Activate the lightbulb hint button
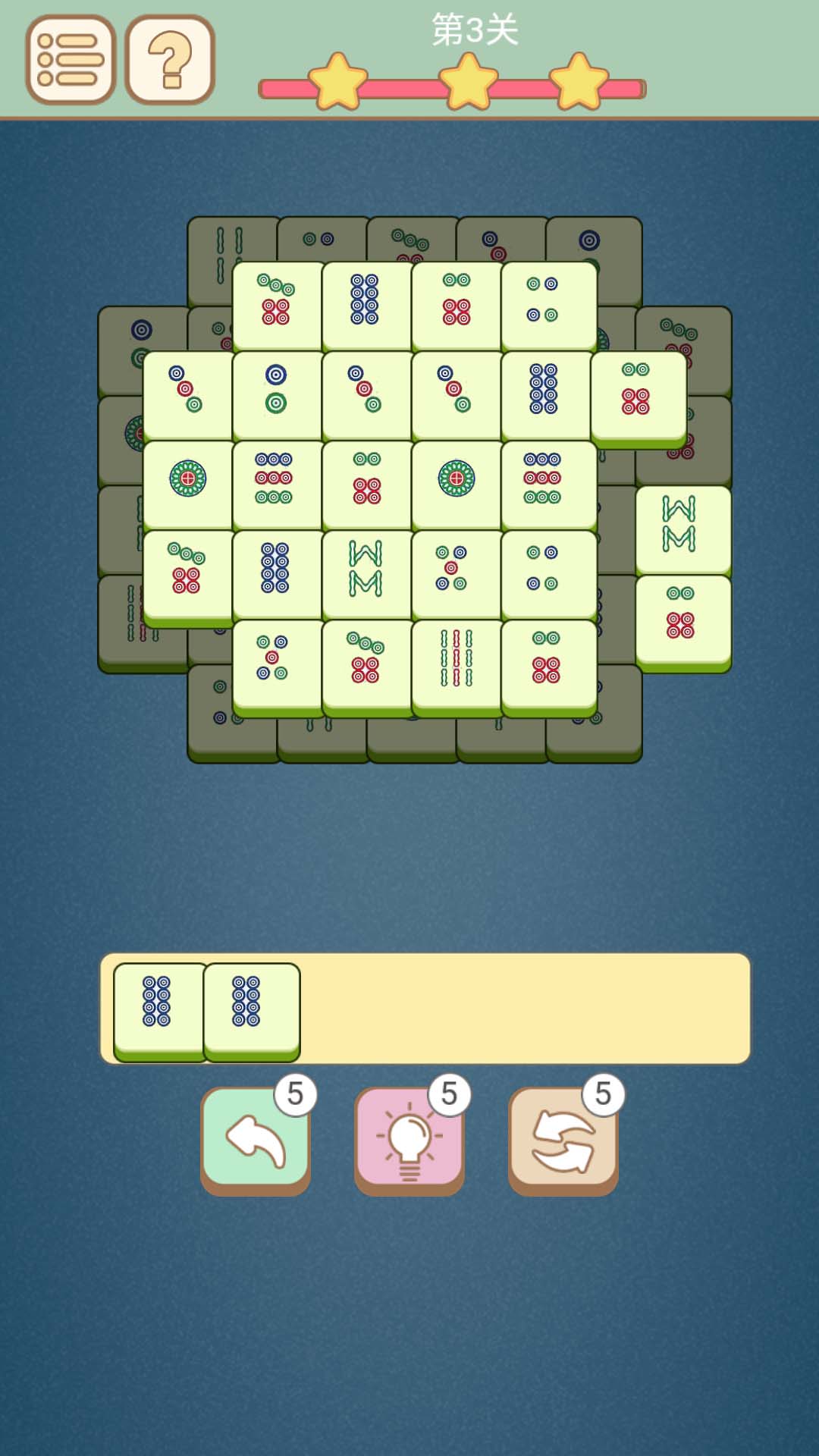The image size is (819, 1456). pos(409,1139)
